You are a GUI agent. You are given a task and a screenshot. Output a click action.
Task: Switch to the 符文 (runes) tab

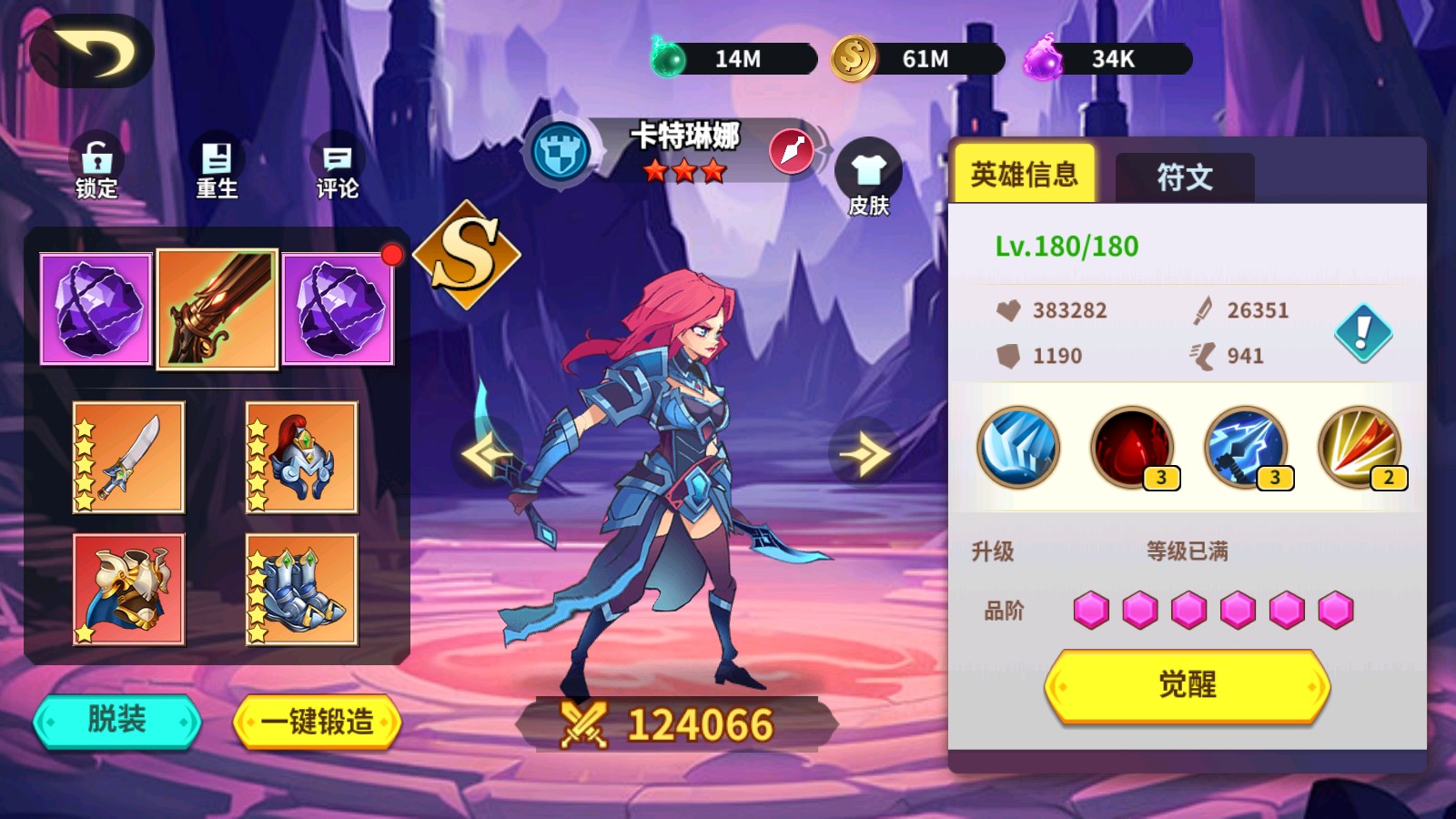click(x=1183, y=177)
